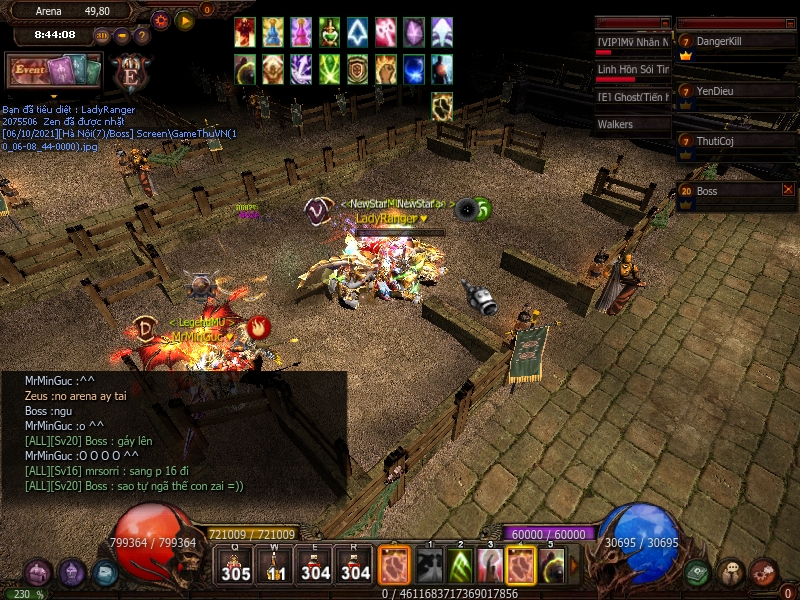Activate the green blade skill in slot 2

click(459, 566)
